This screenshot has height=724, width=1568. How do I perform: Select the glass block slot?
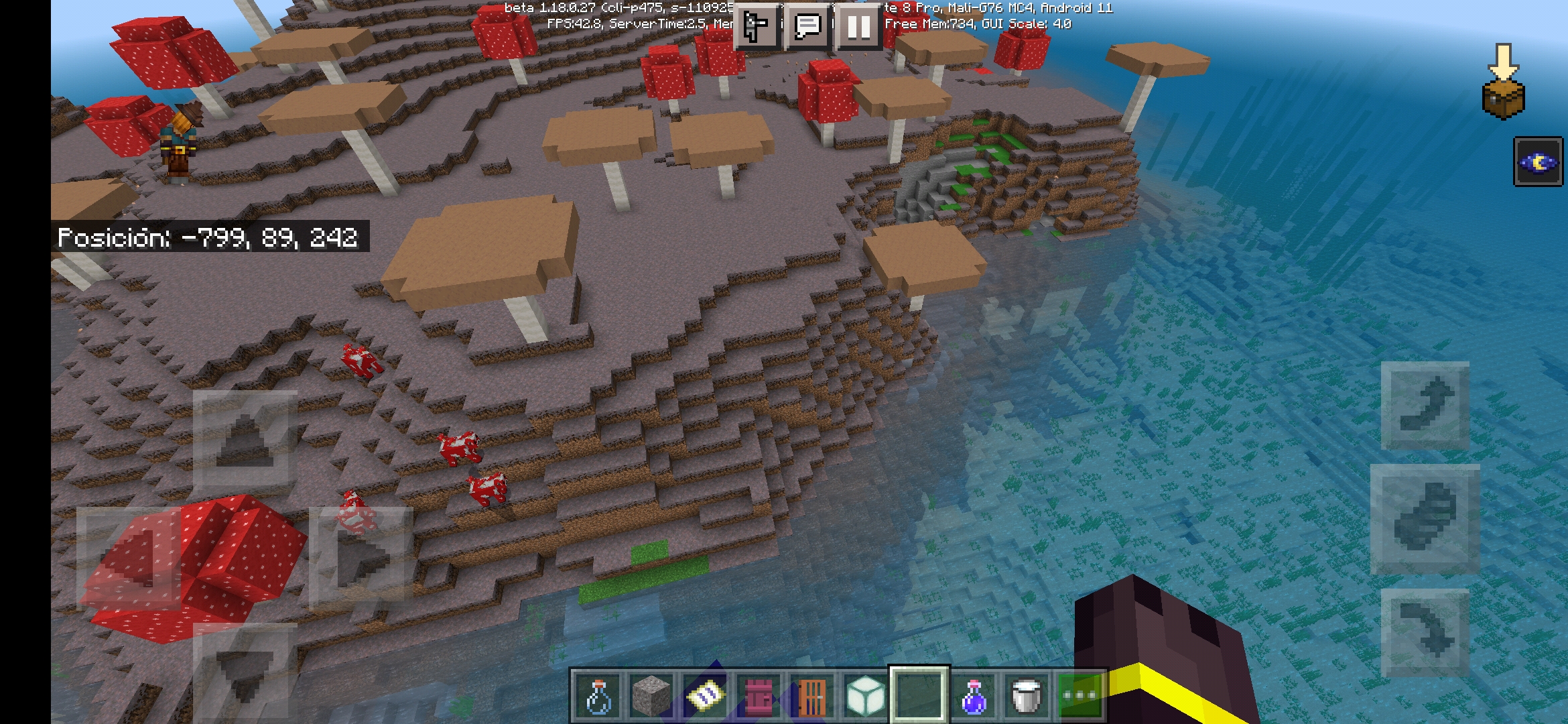point(865,696)
